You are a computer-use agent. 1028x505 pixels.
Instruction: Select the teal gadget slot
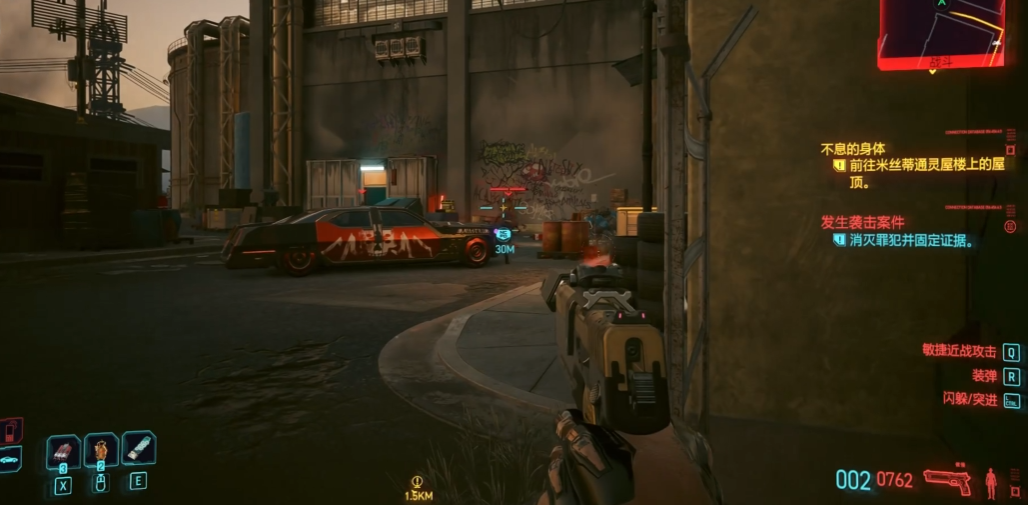tap(138, 446)
